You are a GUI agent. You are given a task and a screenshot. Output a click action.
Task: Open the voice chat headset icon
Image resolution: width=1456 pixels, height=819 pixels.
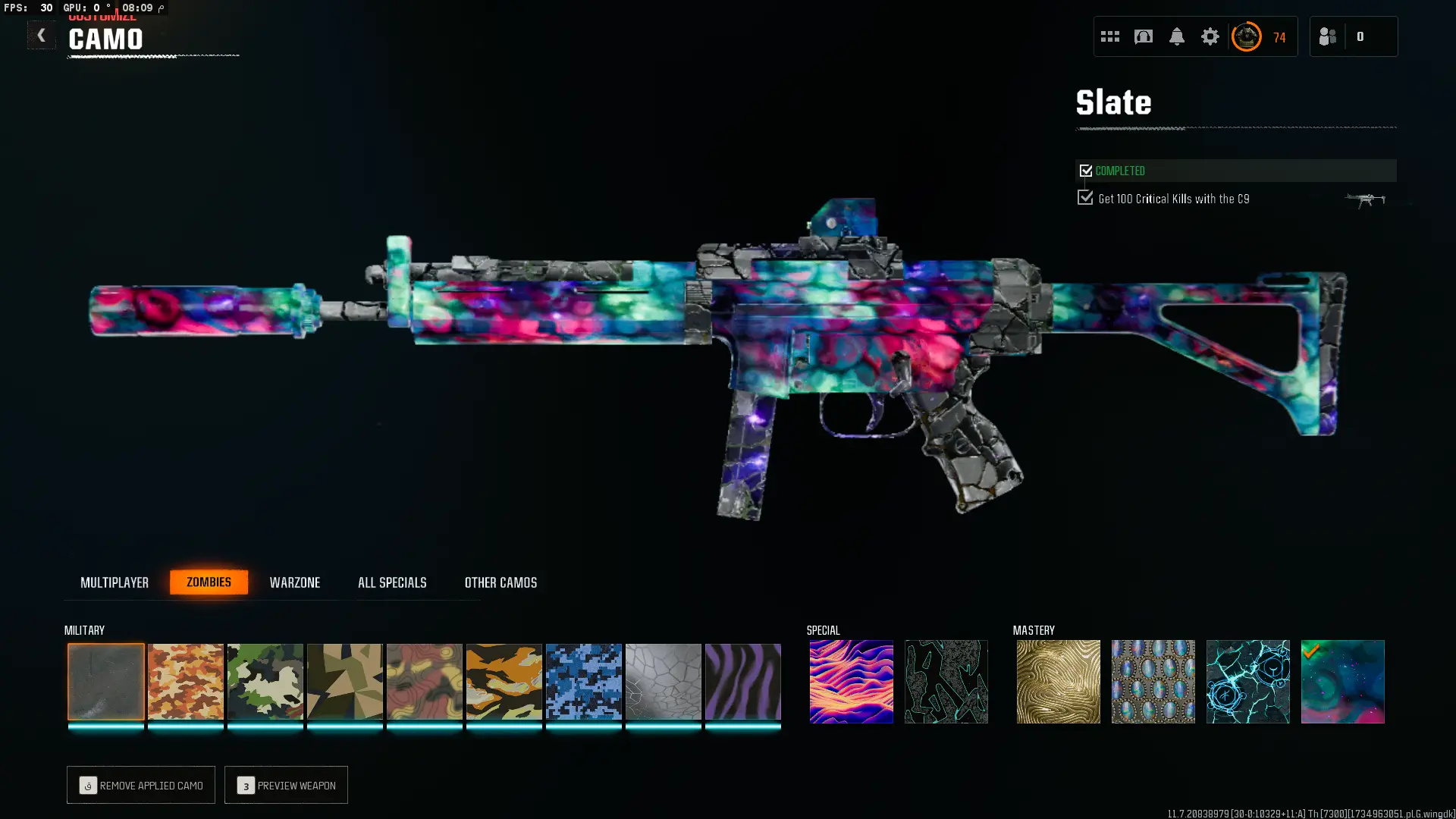click(1143, 36)
